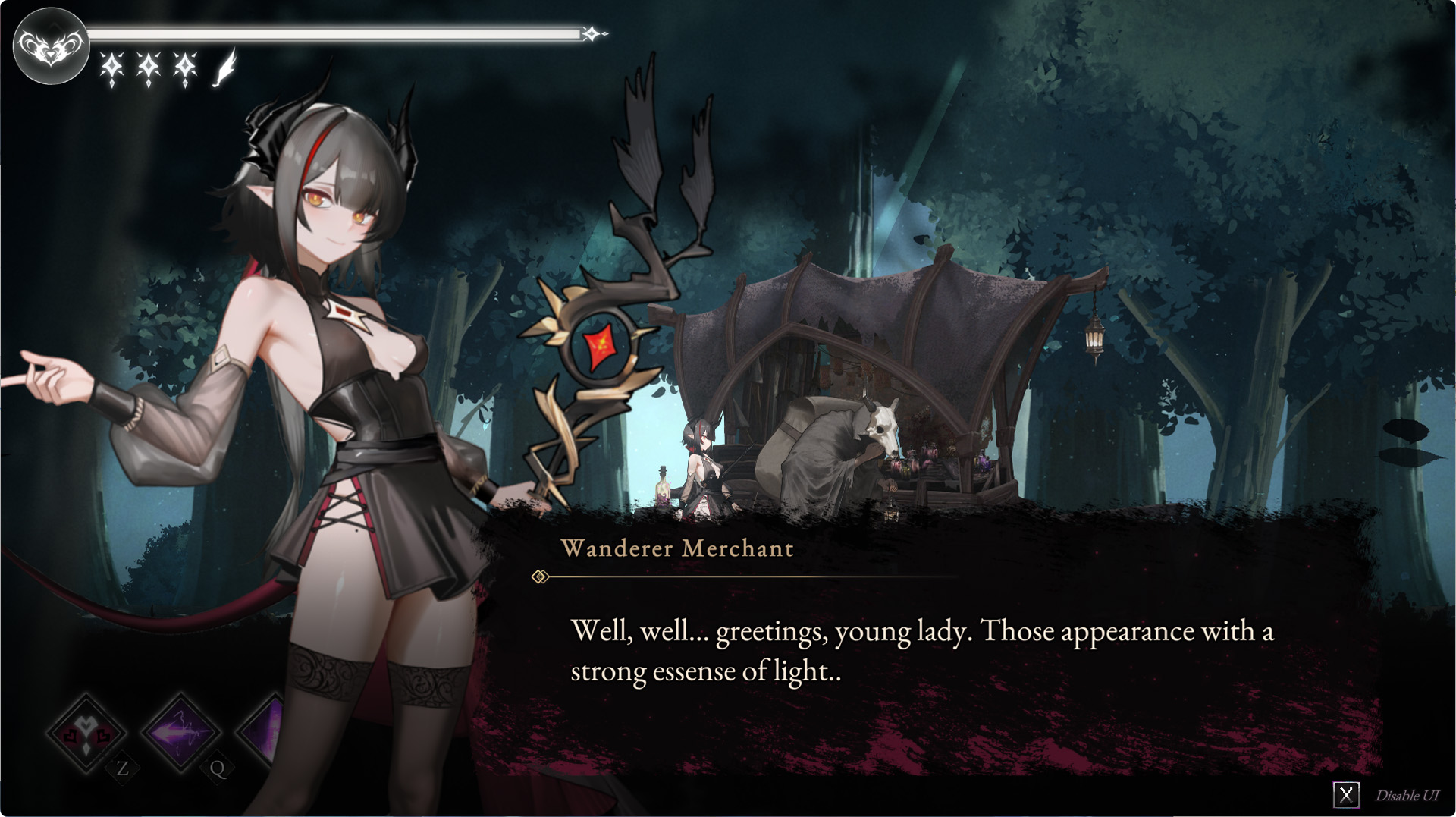The height and width of the screenshot is (817, 1456).
Task: Advance the Wanderer Merchant dialogue box
Action: (x=921, y=650)
